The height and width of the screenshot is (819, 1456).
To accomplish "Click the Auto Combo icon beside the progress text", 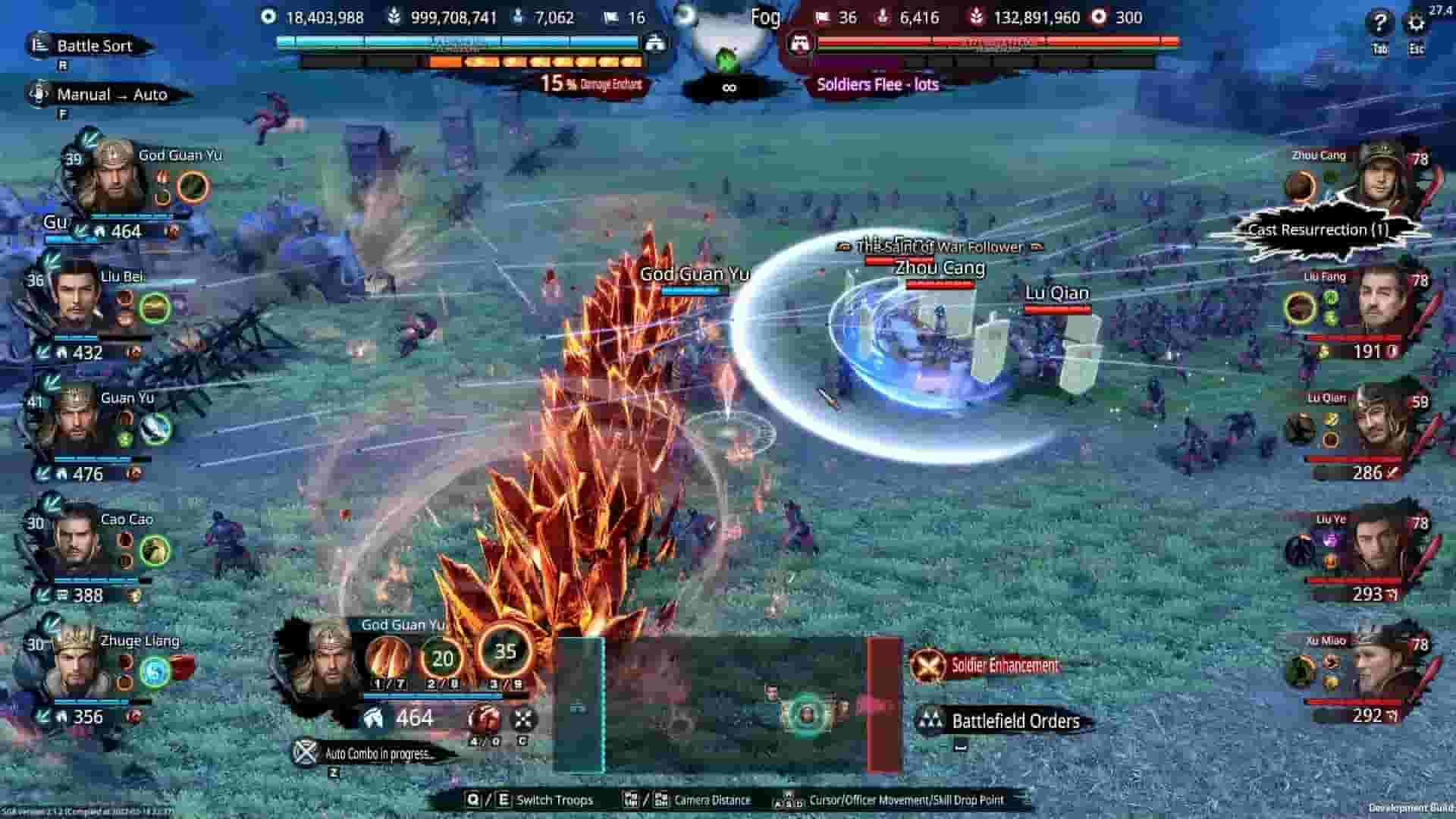I will click(306, 751).
